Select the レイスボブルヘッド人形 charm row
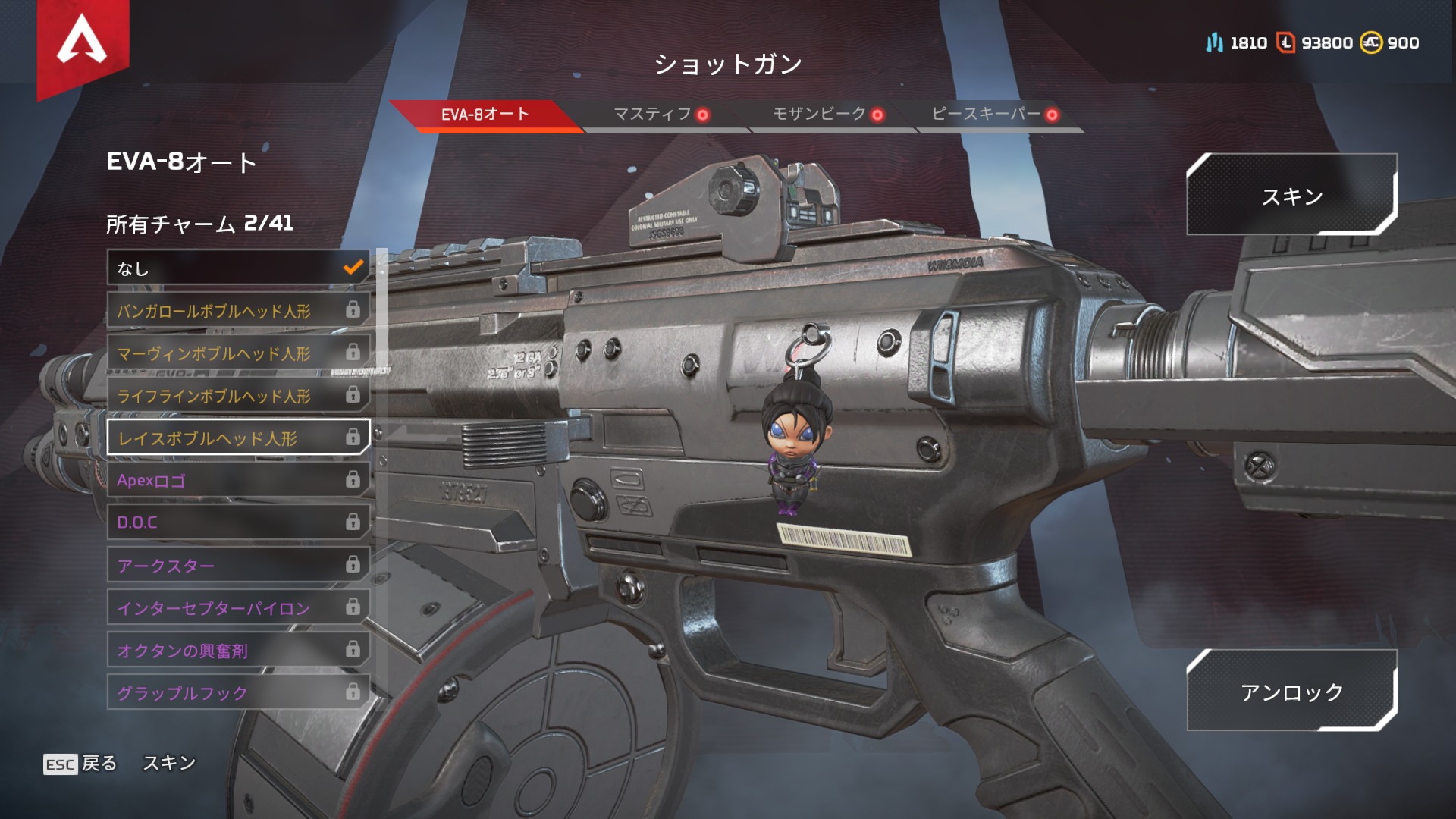This screenshot has height=819, width=1456. pyautogui.click(x=238, y=438)
